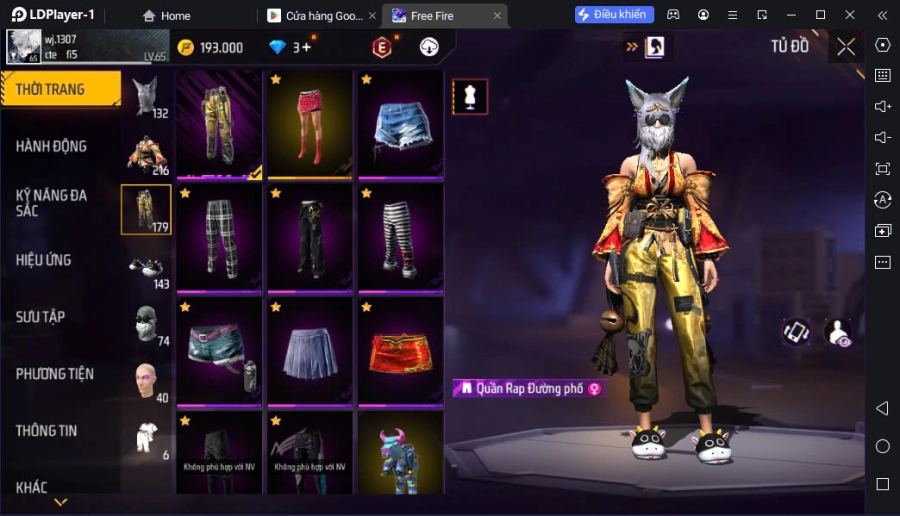This screenshot has height=516, width=900.
Task: Close the wardrobe with the X button
Action: click(846, 47)
